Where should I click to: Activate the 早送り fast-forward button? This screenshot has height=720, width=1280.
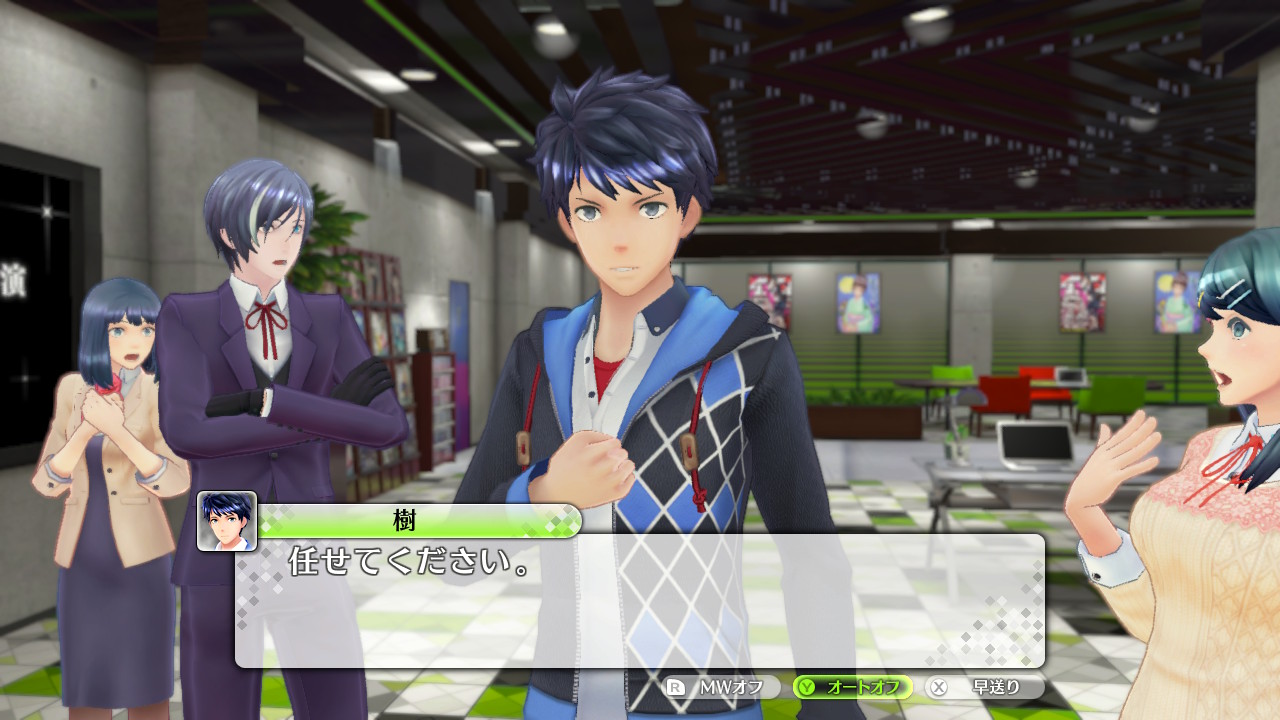tap(985, 687)
